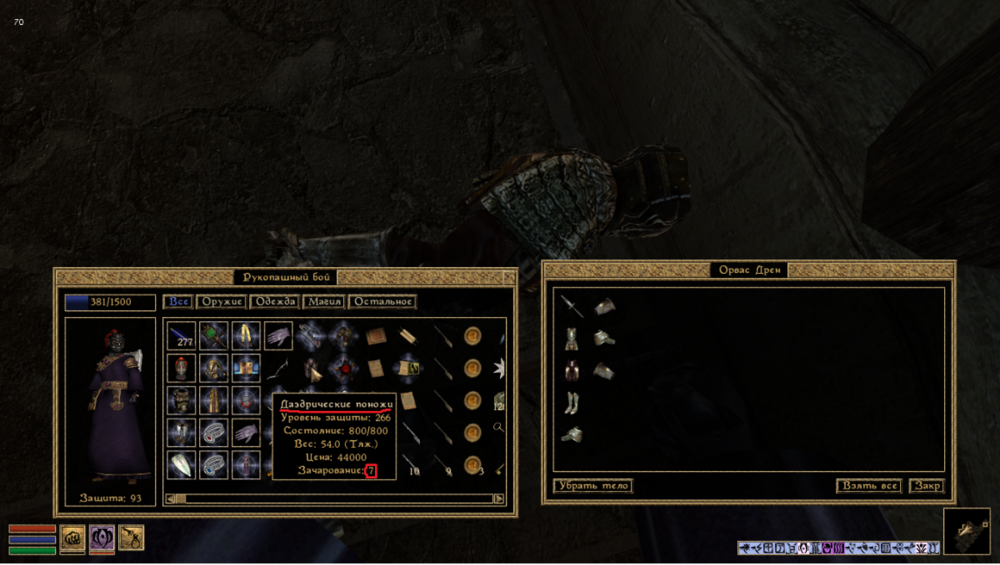Image resolution: width=1000 pixels, height=565 pixels.
Task: Take the cuirass from the corpse loot
Action: click(571, 339)
